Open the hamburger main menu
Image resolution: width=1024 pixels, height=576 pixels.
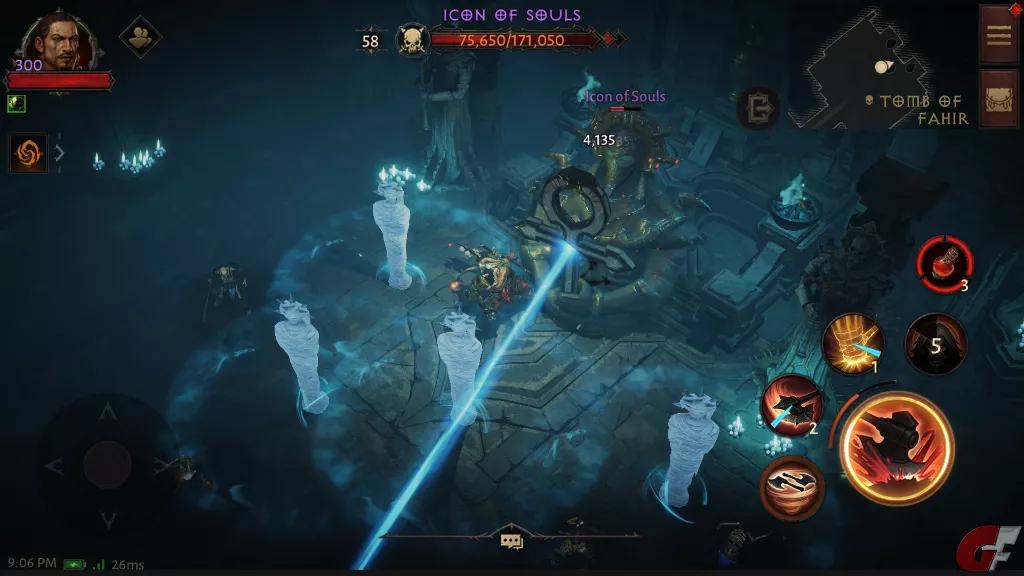[999, 35]
